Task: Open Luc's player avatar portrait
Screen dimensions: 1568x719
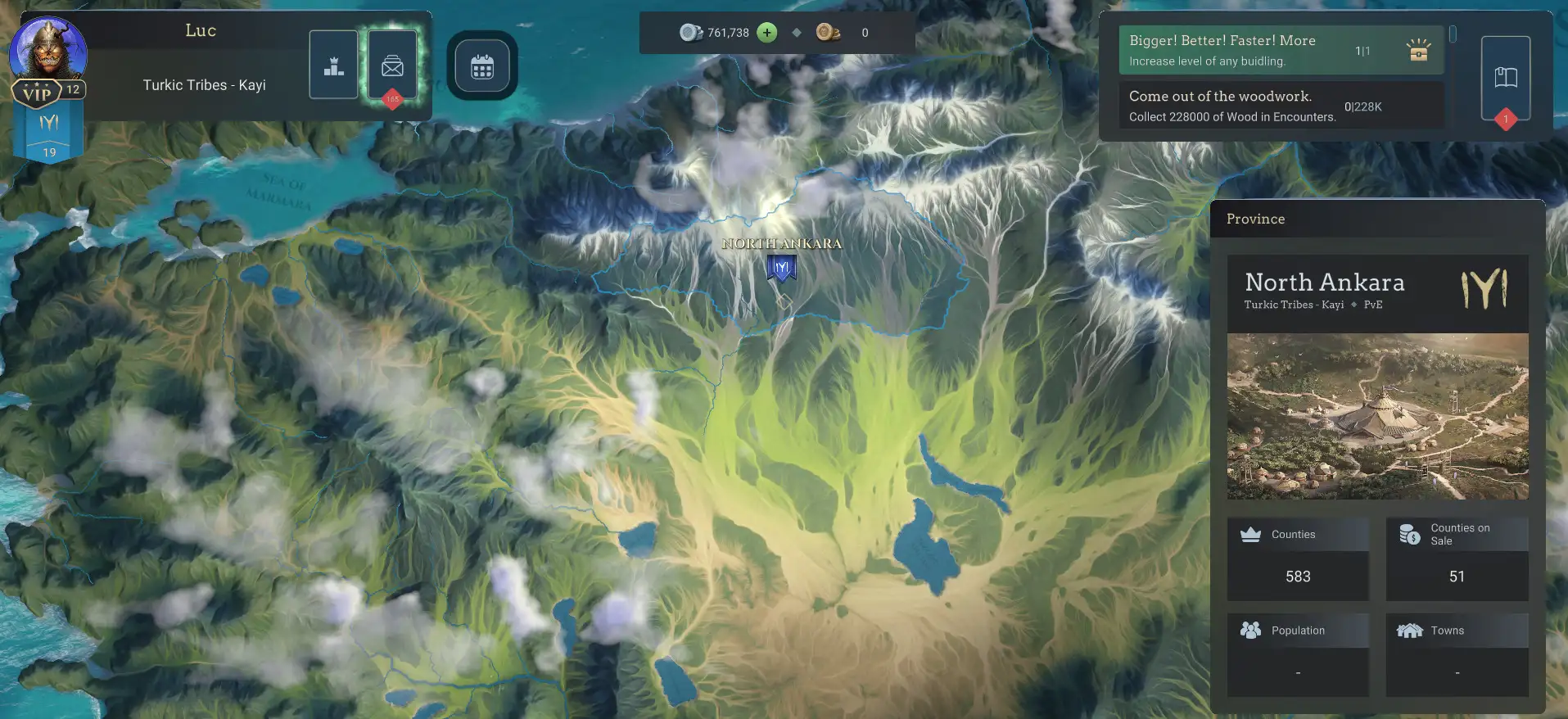Action: (x=47, y=48)
